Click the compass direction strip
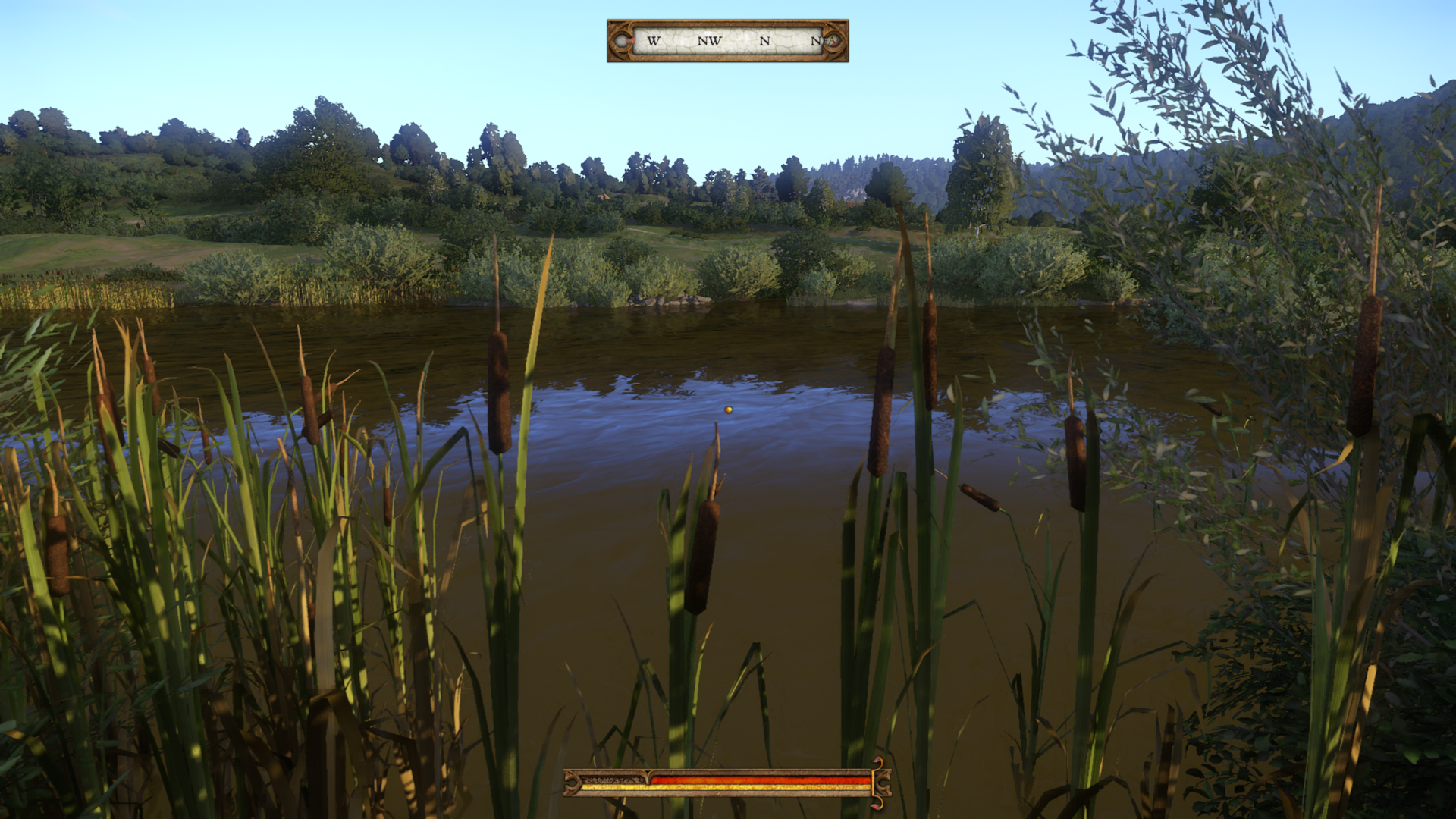This screenshot has height=819, width=1456. tap(727, 41)
